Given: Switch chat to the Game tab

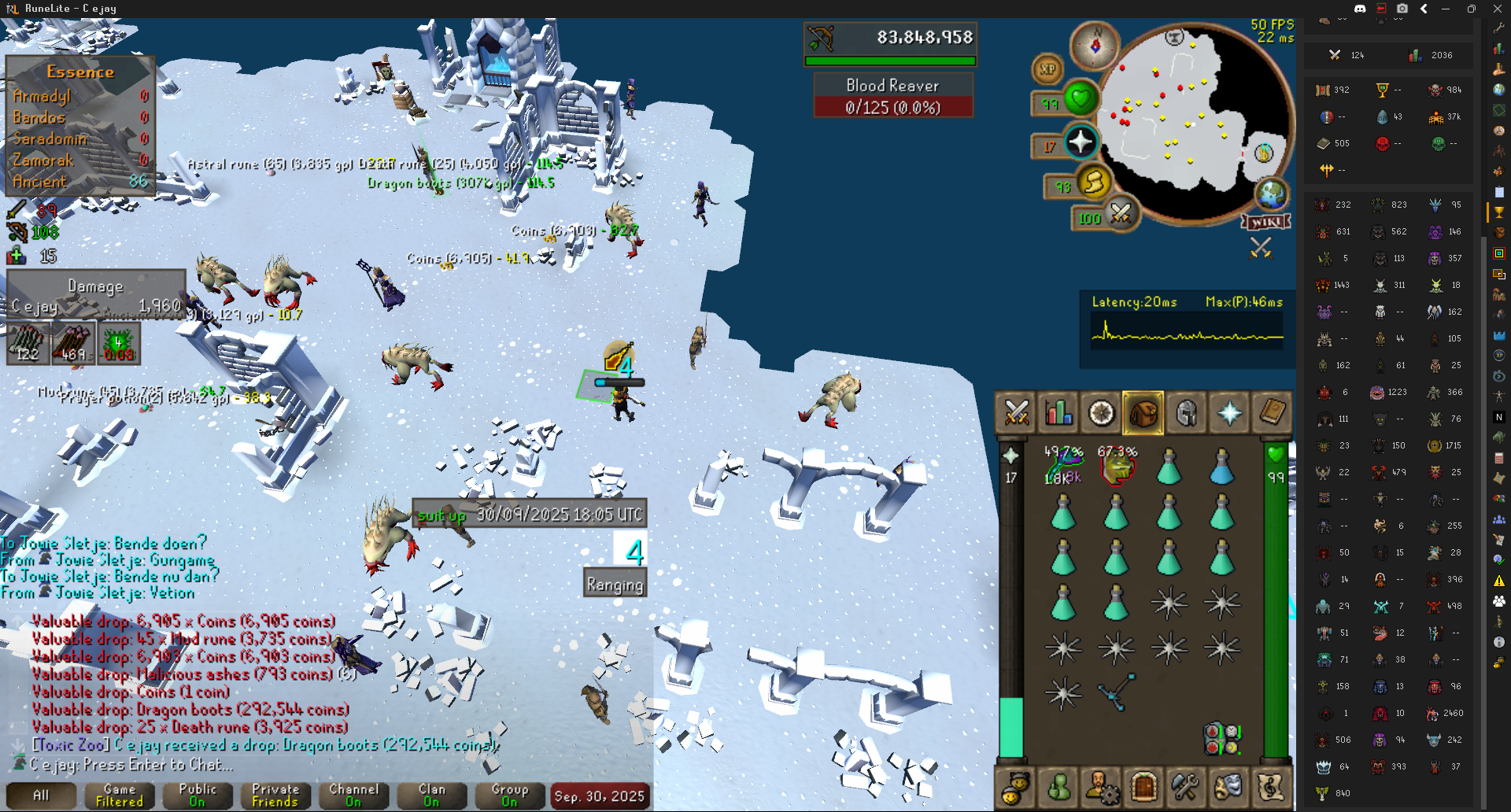Looking at the screenshot, I should pos(120,795).
